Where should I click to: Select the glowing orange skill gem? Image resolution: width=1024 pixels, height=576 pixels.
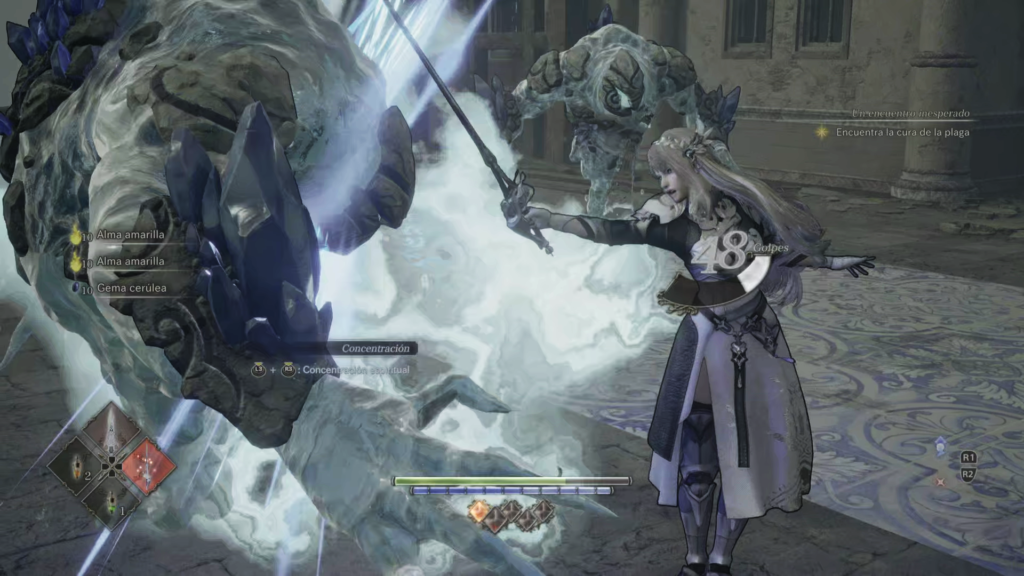coord(479,512)
